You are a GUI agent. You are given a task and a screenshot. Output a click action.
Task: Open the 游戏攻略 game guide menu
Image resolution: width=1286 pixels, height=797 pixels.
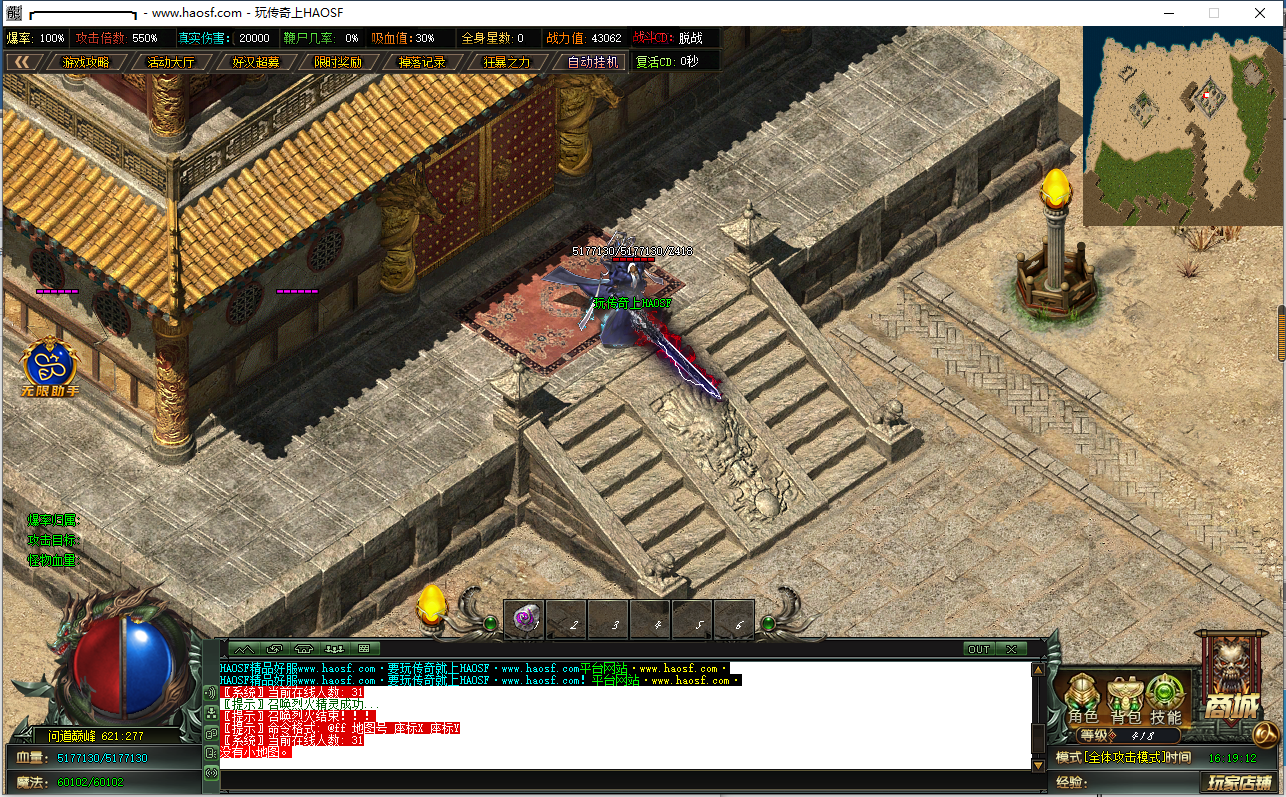tap(86, 62)
